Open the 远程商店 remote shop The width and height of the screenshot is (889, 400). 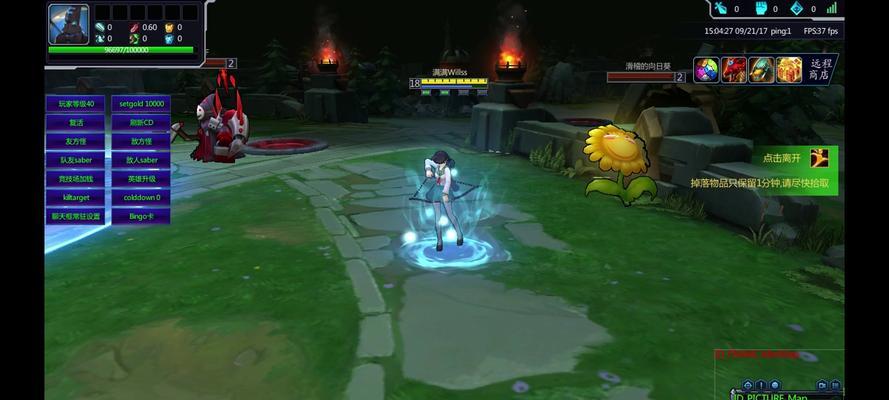(819, 69)
